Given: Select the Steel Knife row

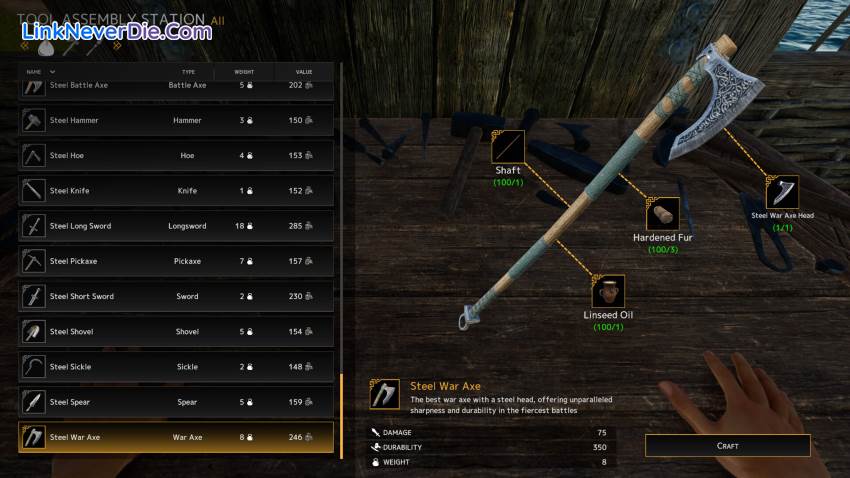Looking at the screenshot, I should (x=177, y=191).
